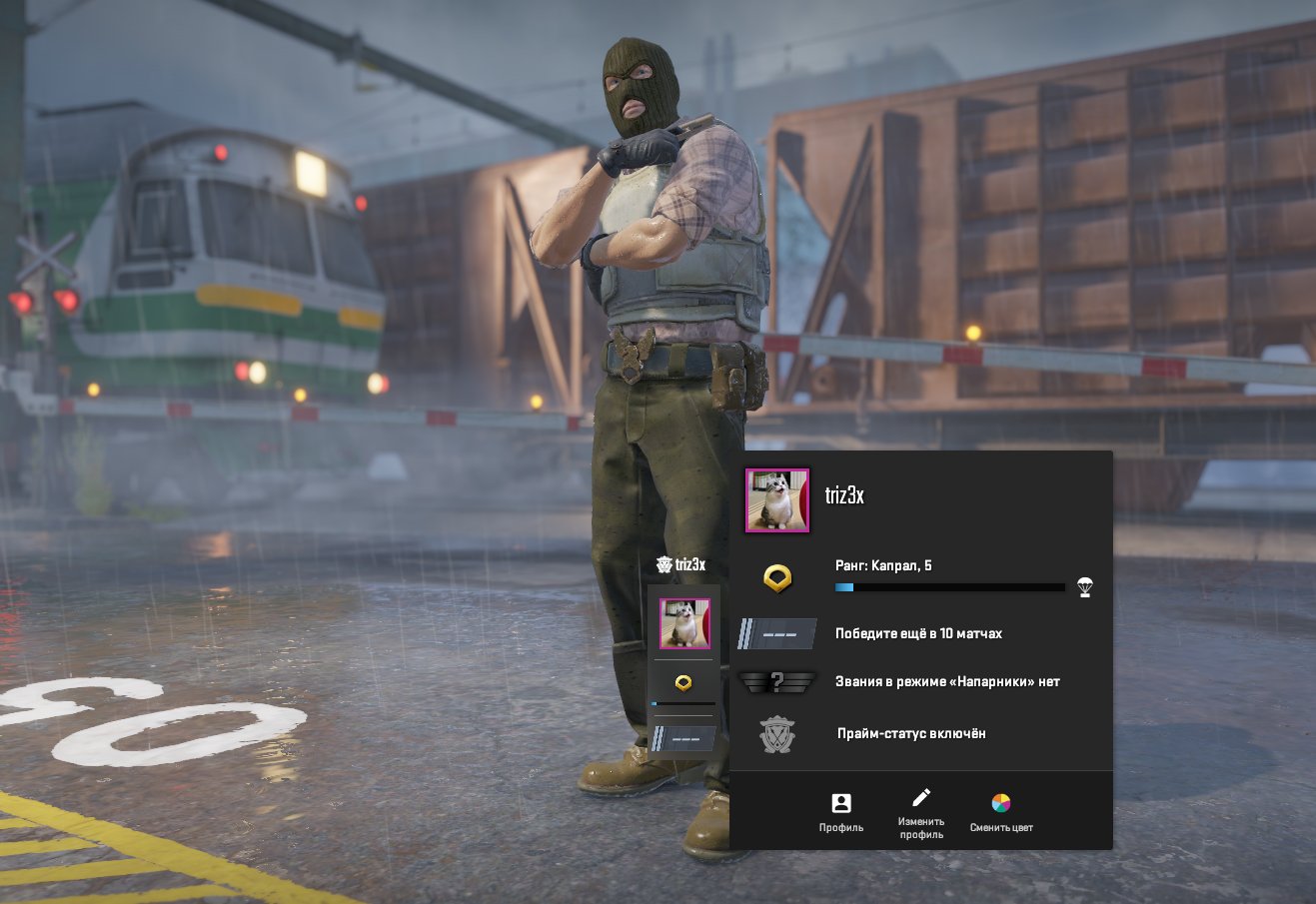Click the Прайм-статус shield icon
The width and height of the screenshot is (1316, 904).
coord(776,734)
